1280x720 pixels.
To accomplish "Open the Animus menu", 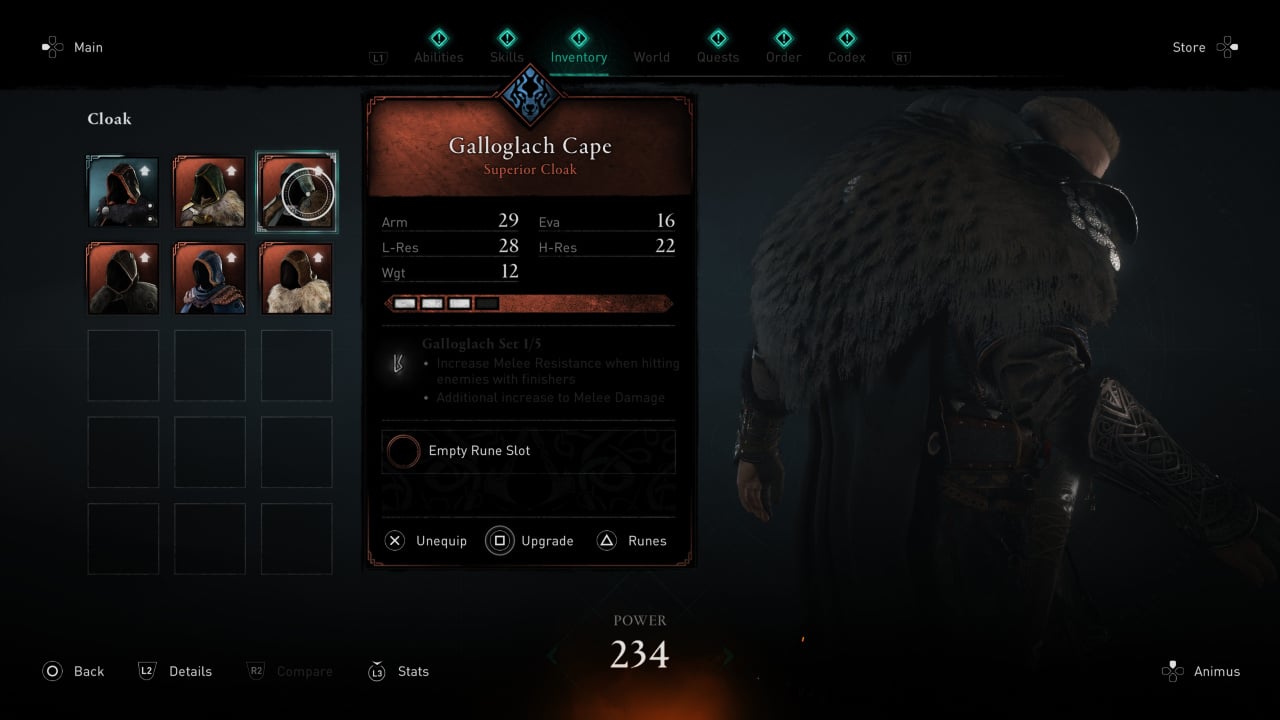I will (1201, 671).
